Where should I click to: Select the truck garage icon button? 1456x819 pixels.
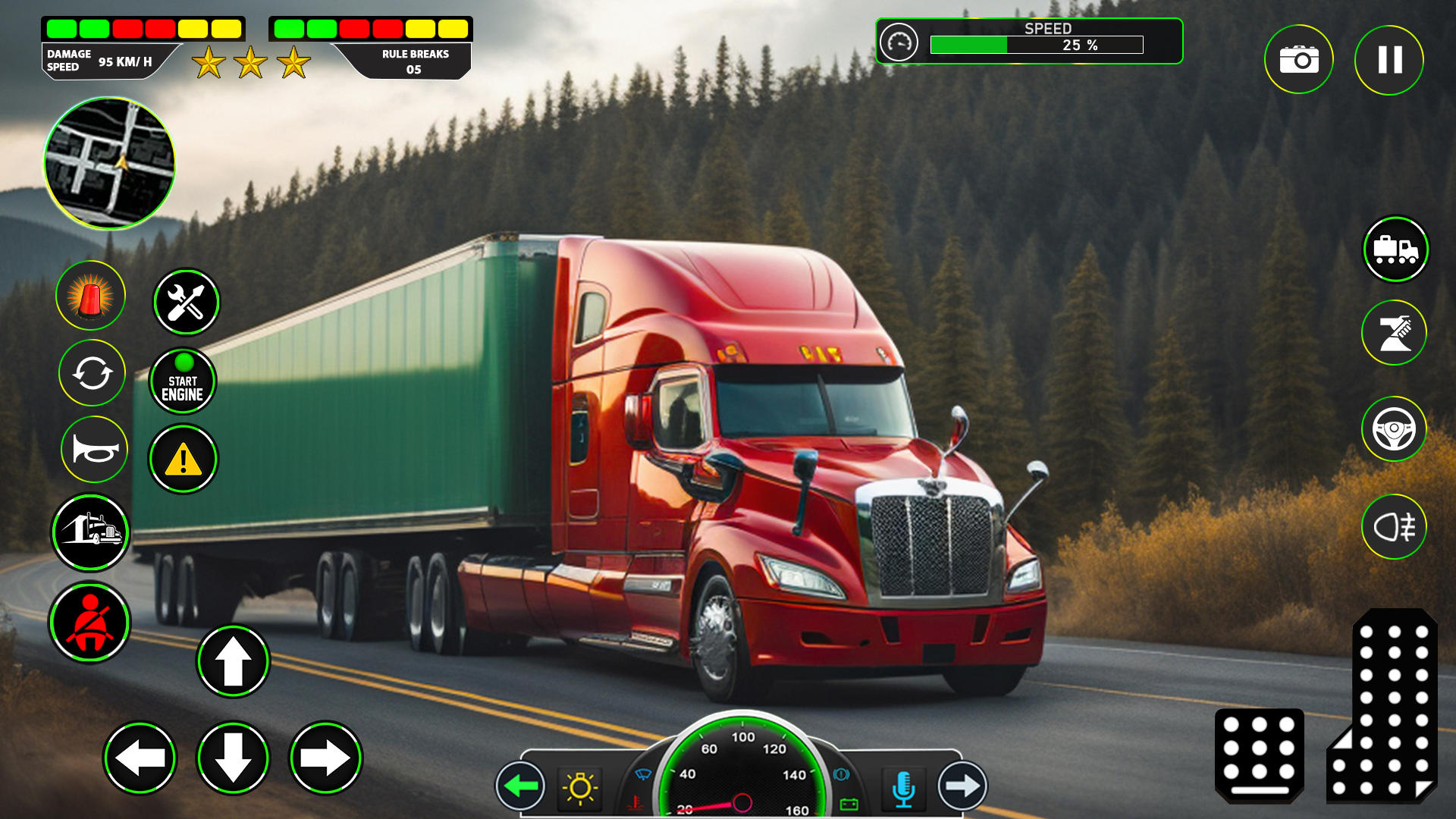pyautogui.click(x=91, y=532)
